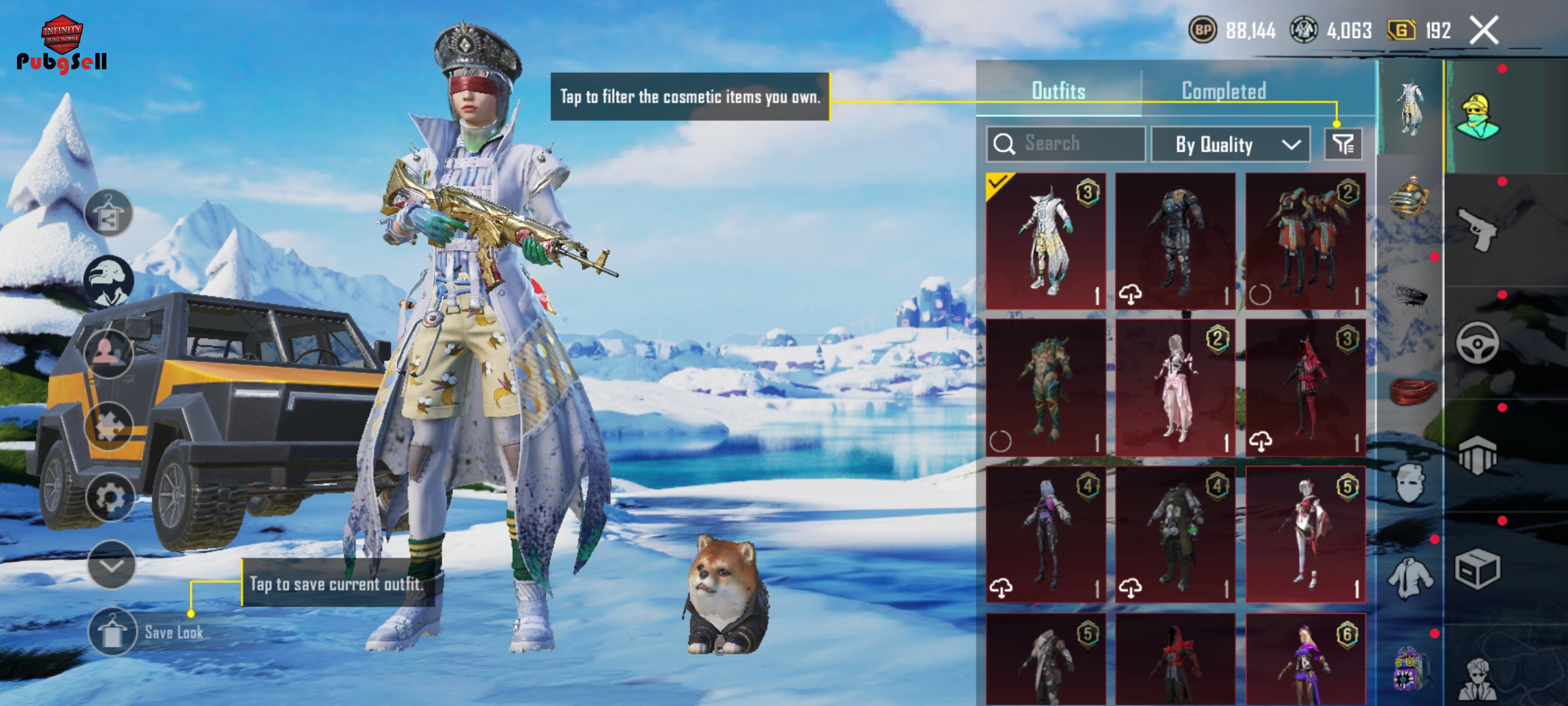Switch to the Completed tab
This screenshot has width=1568, height=706.
pos(1224,91)
